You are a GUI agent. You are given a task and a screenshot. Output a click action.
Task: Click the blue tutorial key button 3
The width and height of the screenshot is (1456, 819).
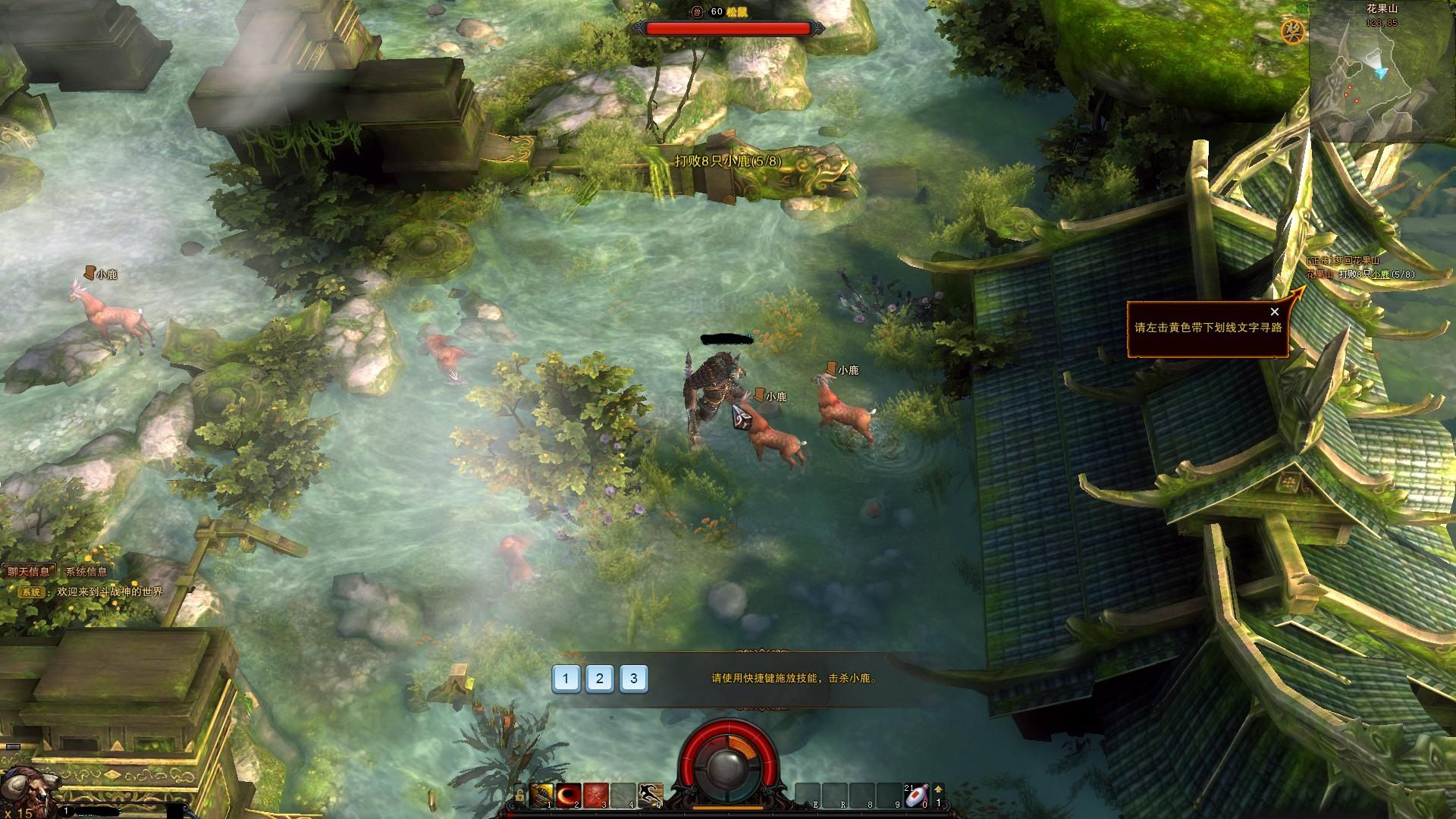coord(634,679)
